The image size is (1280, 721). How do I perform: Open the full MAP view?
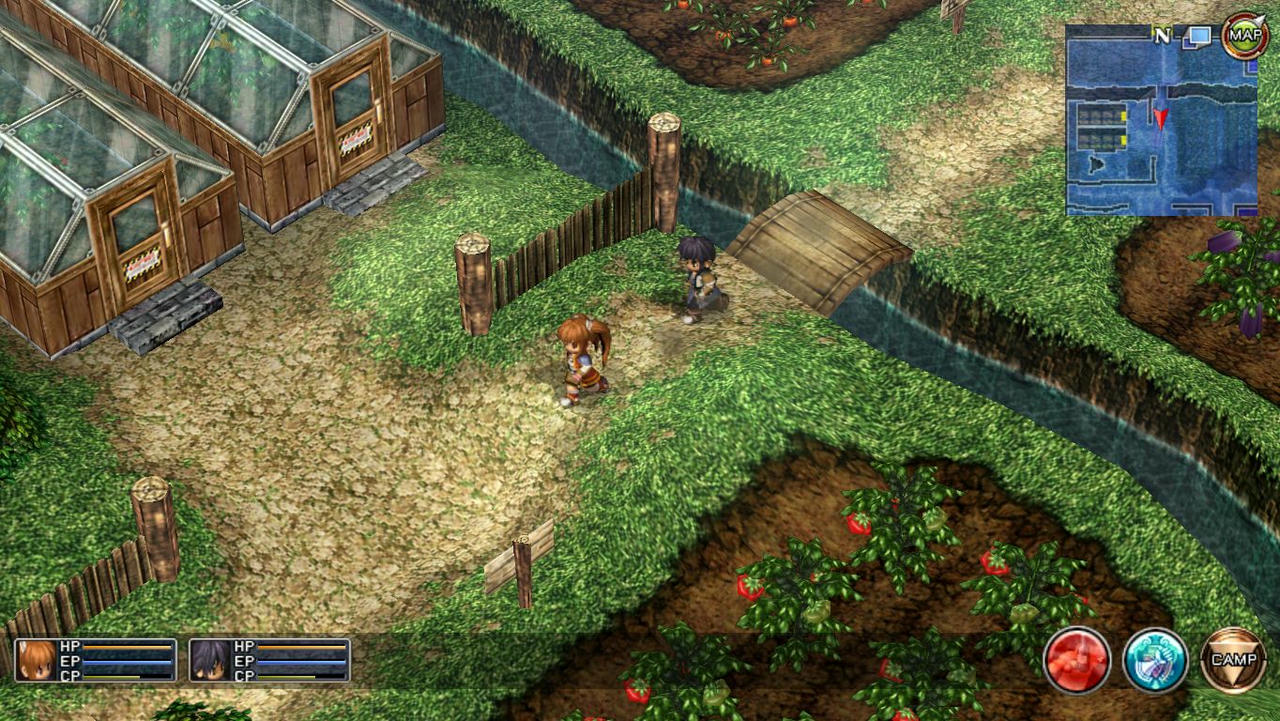pos(1246,33)
